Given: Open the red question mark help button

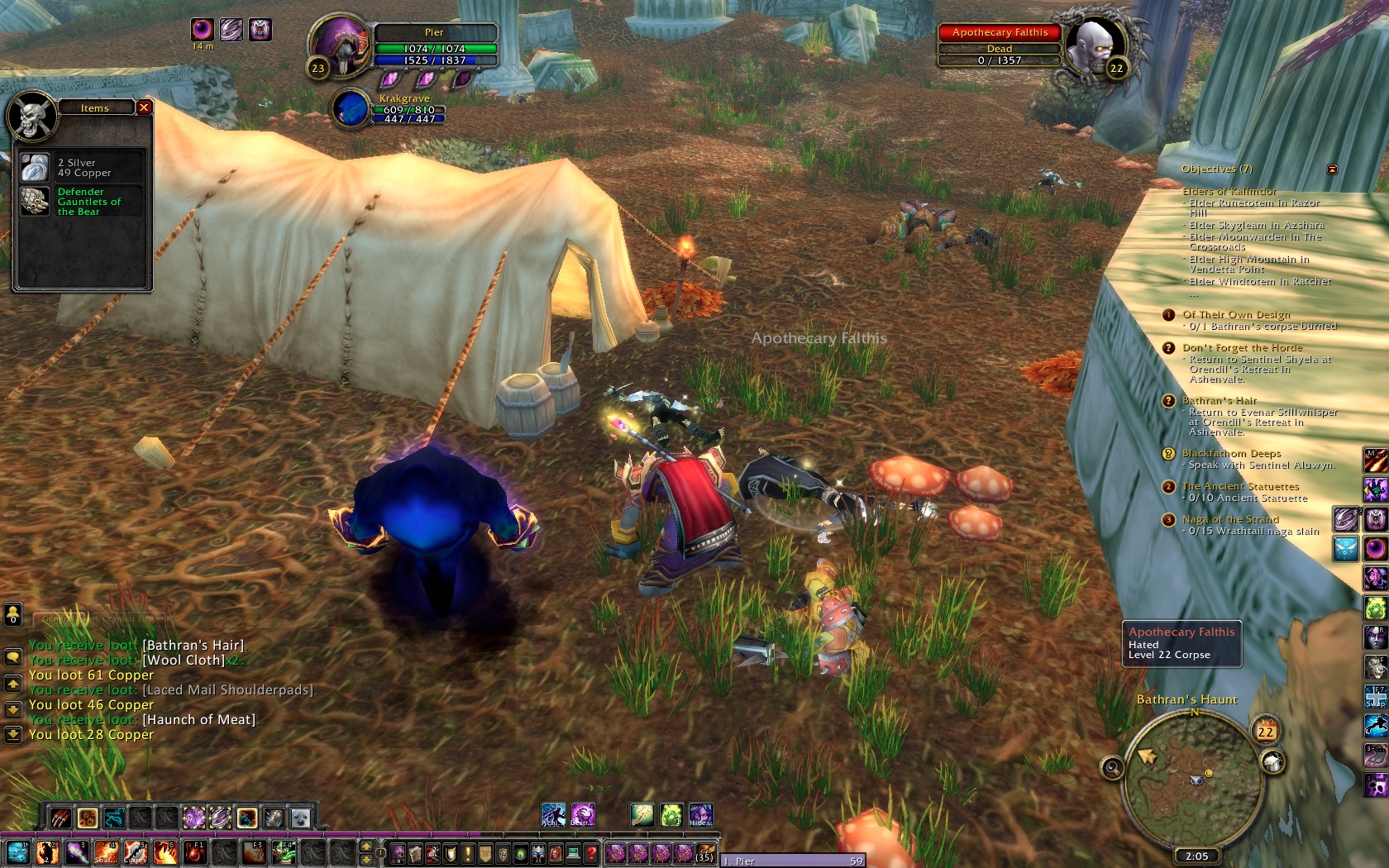Looking at the screenshot, I should coord(591,853).
